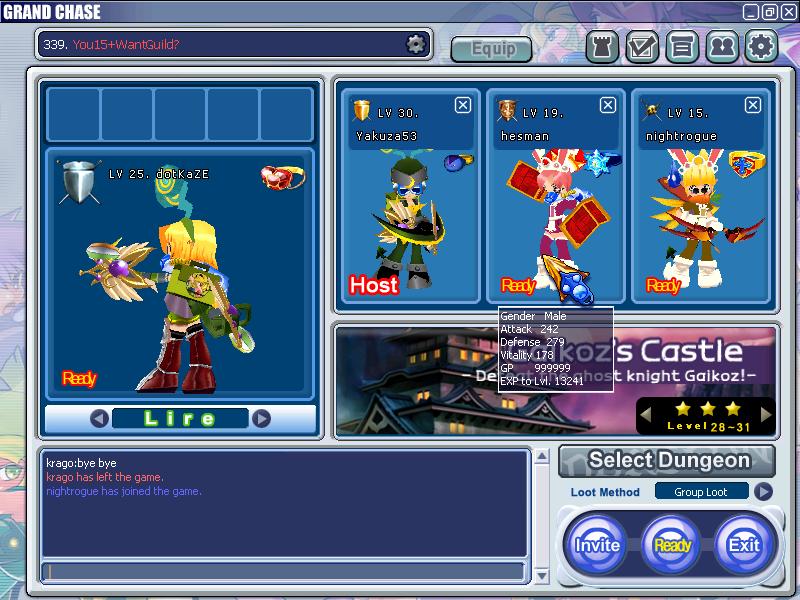
Task: Switch to the next character after Lire
Action: [261, 418]
